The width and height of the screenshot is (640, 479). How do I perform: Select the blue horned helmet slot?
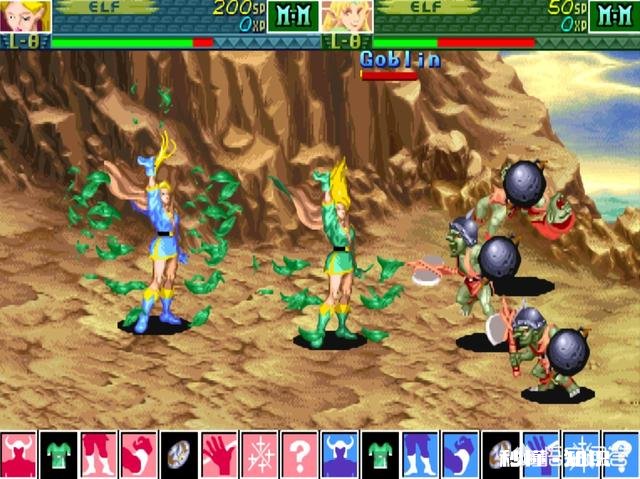pyautogui.click(x=339, y=455)
